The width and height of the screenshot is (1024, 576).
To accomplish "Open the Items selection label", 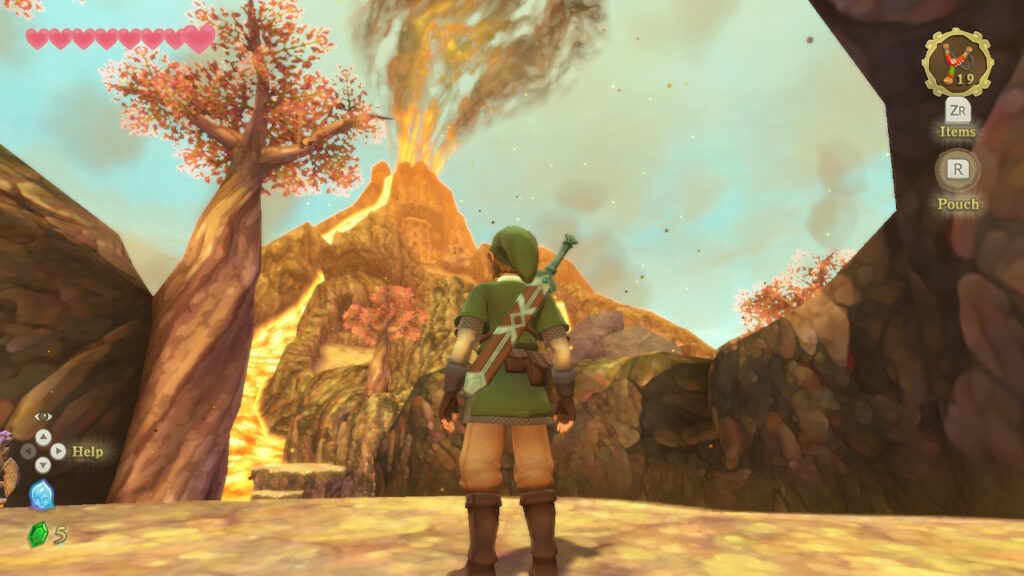I will [x=957, y=131].
